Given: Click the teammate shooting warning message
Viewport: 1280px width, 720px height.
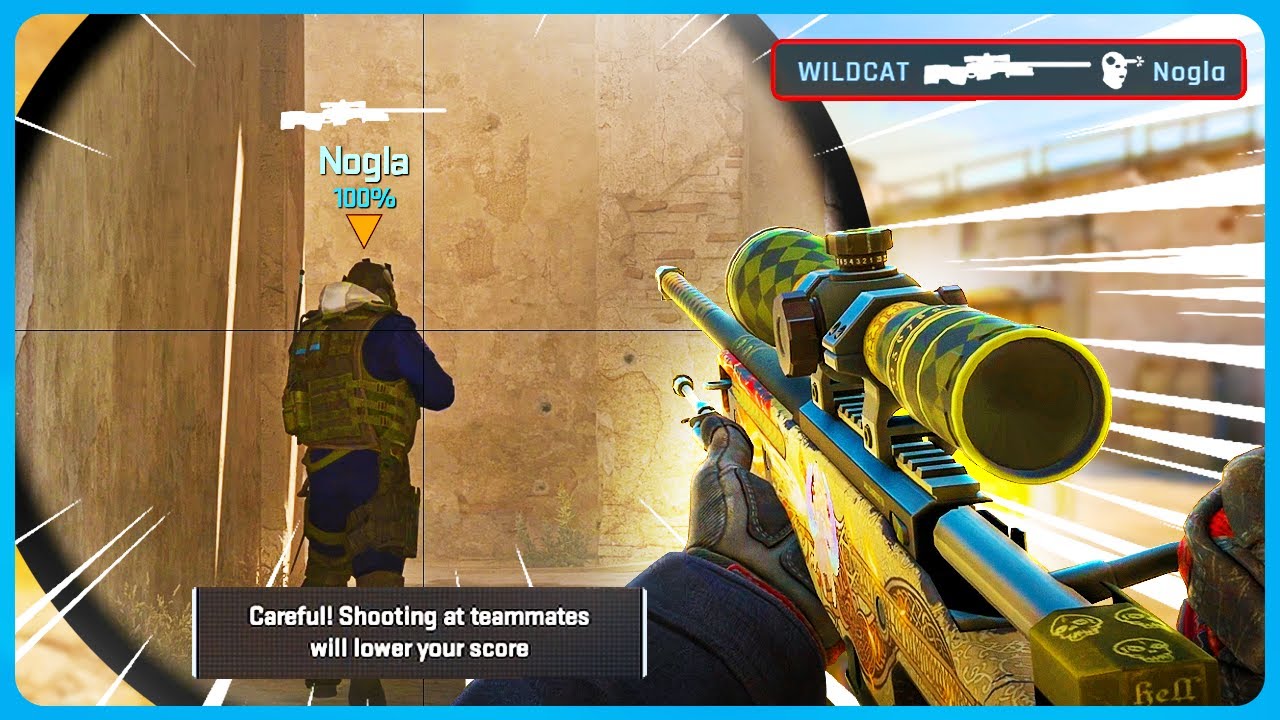Looking at the screenshot, I should (x=419, y=632).
